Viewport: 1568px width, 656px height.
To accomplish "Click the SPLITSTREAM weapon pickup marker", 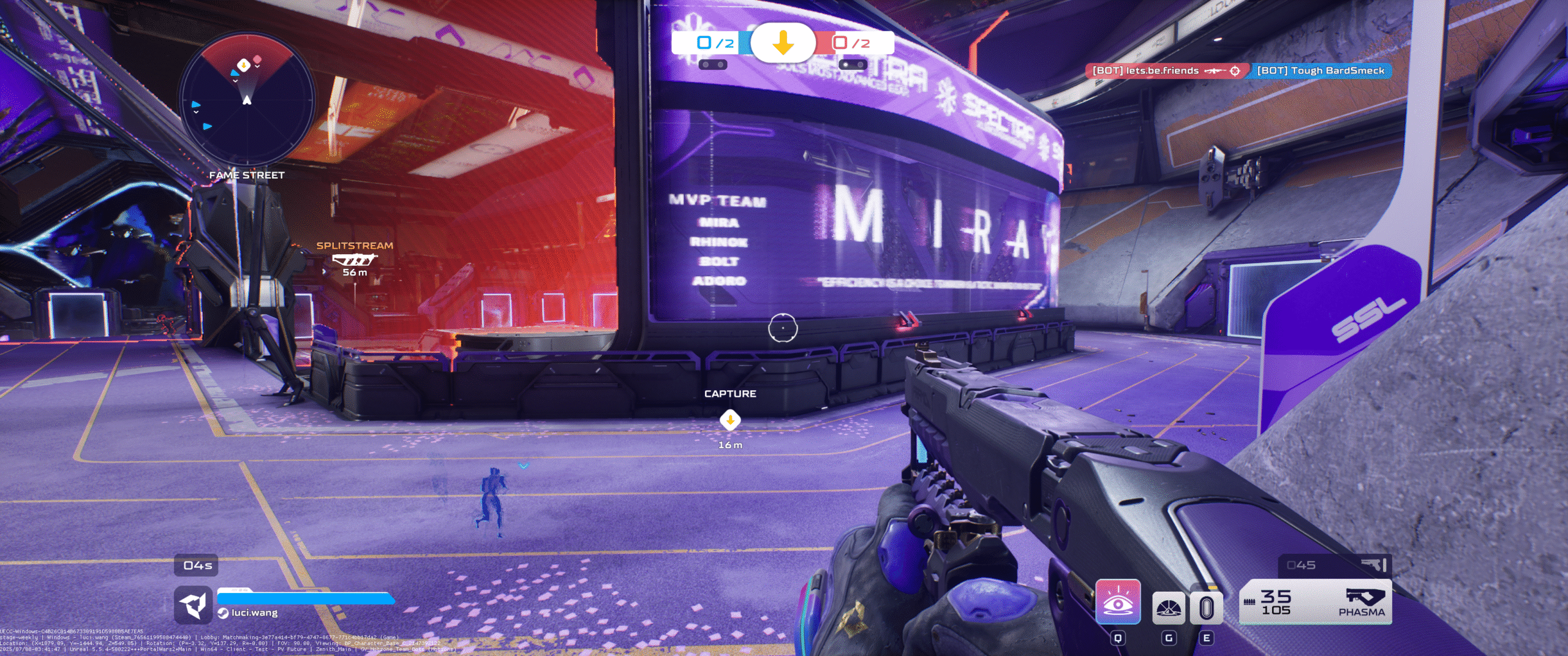I will click(x=355, y=260).
